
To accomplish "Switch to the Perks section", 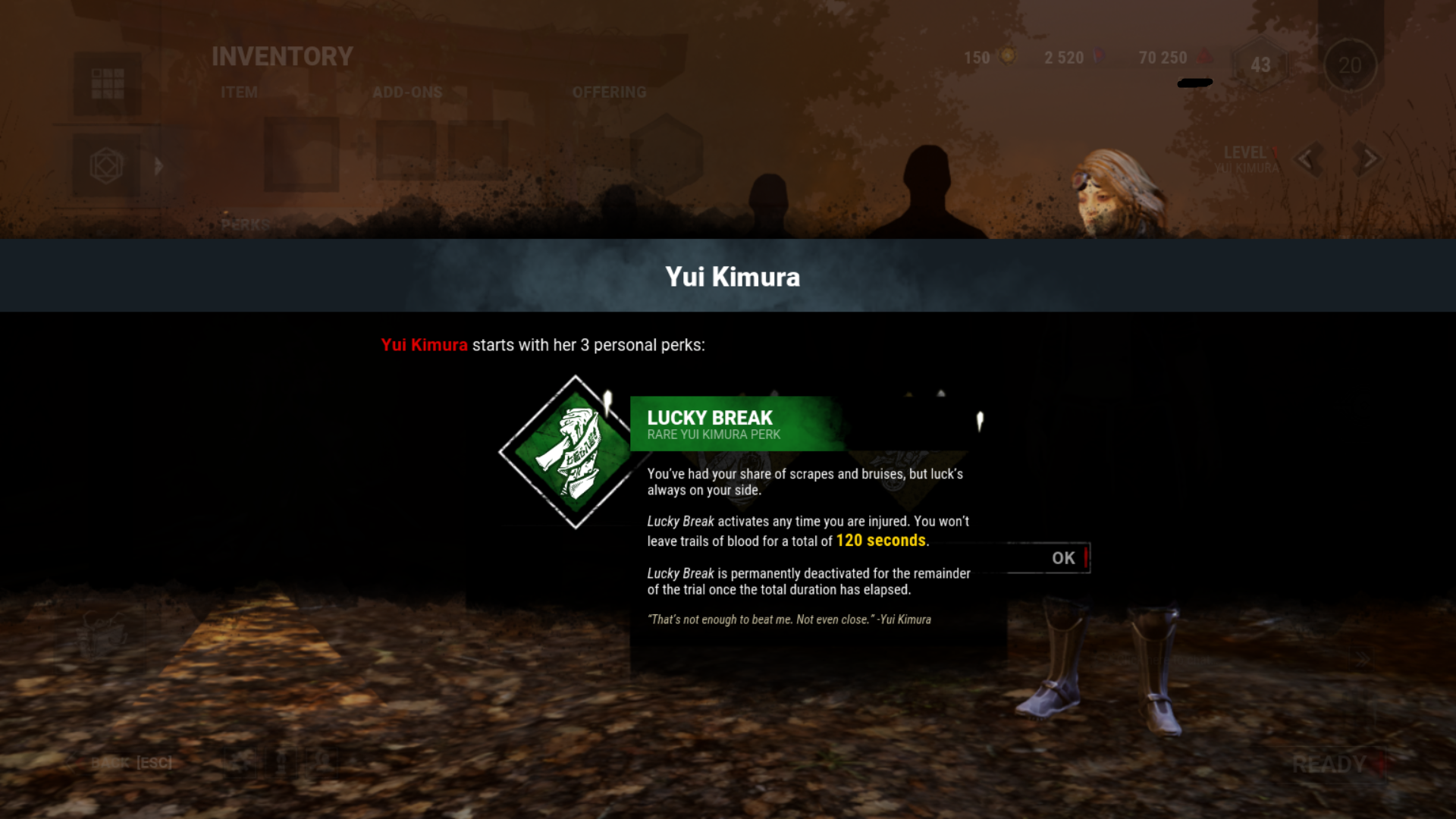I will click(x=244, y=224).
